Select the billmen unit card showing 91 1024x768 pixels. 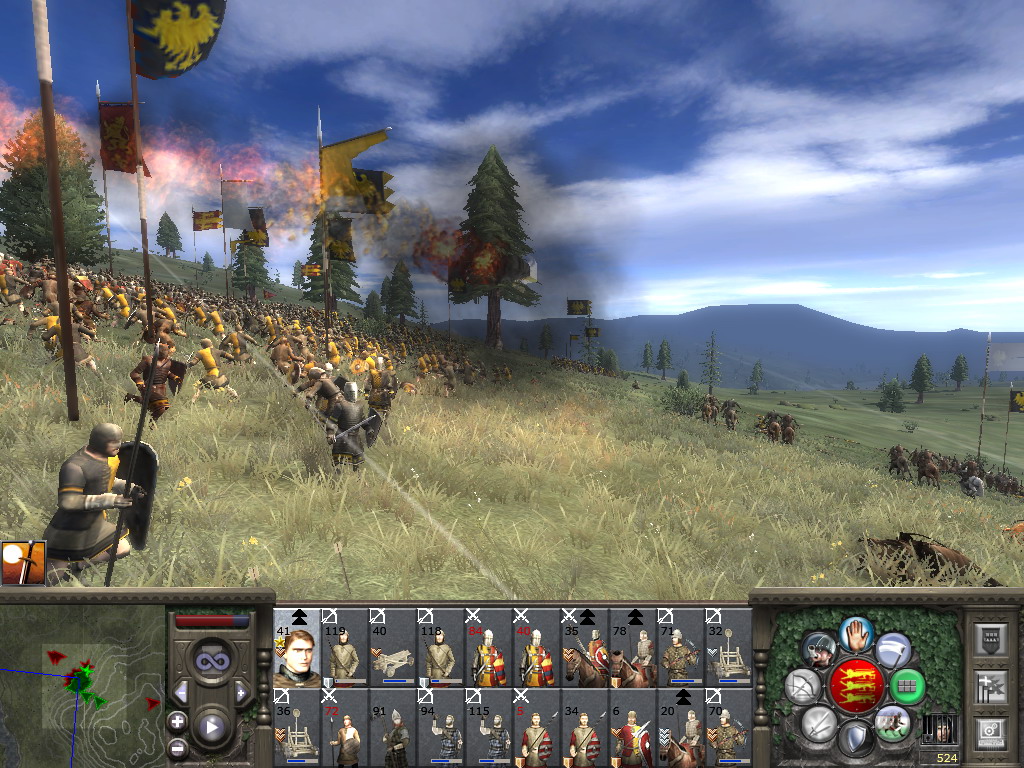(393, 727)
